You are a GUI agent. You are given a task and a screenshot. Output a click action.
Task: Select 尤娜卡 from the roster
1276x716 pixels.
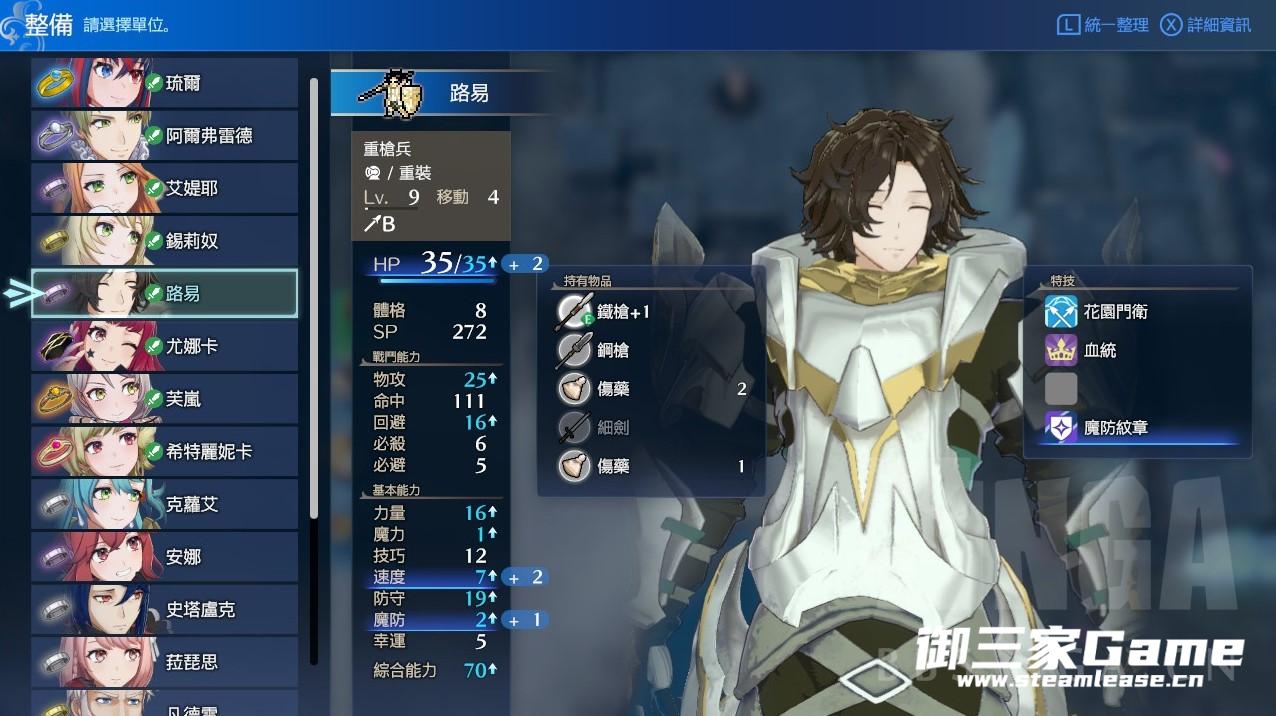pyautogui.click(x=165, y=346)
